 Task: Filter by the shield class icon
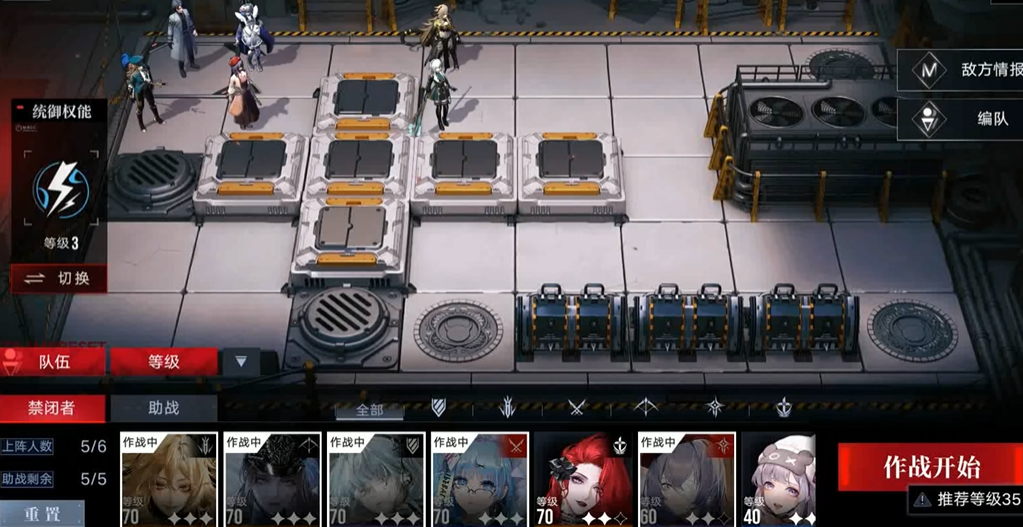click(438, 407)
